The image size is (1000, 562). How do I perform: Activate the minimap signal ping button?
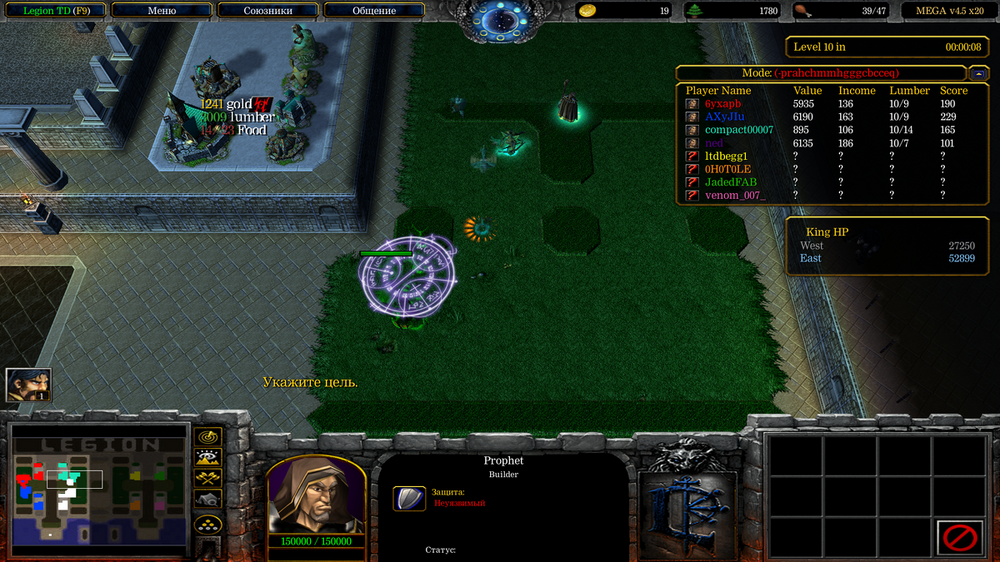click(x=208, y=438)
